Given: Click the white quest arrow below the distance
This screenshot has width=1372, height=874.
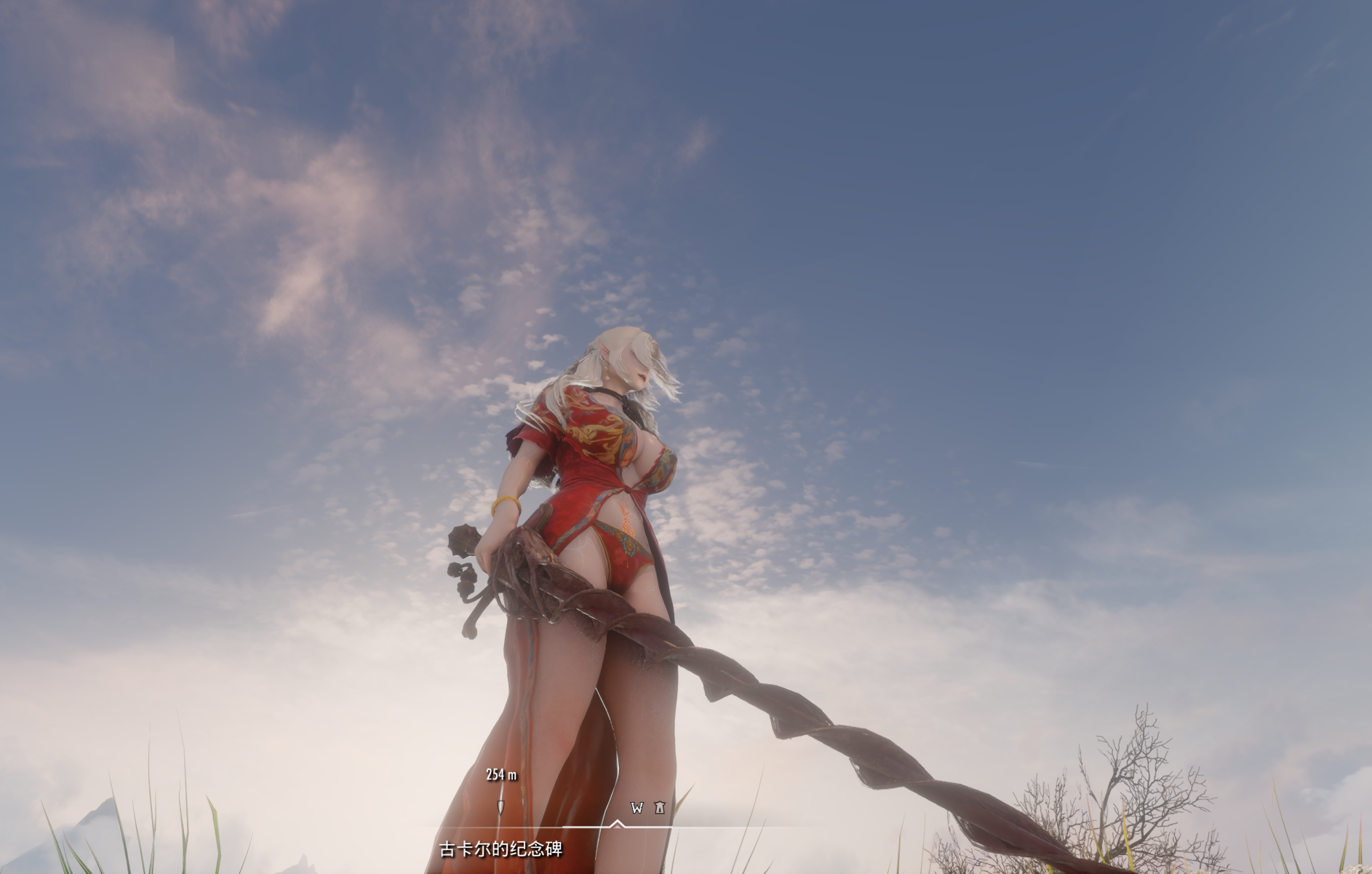Looking at the screenshot, I should click(x=502, y=806).
